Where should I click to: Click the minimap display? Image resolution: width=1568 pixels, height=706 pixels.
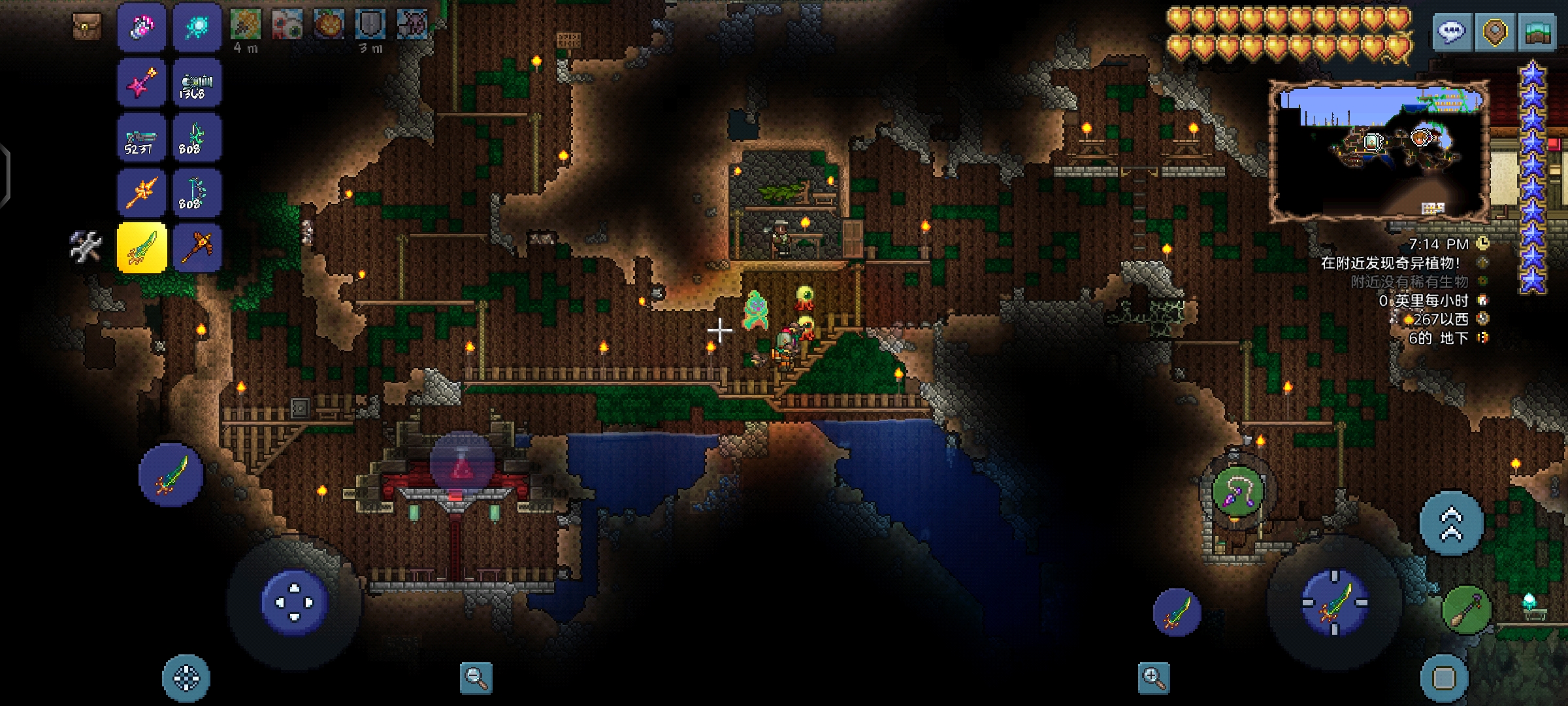tap(1379, 152)
